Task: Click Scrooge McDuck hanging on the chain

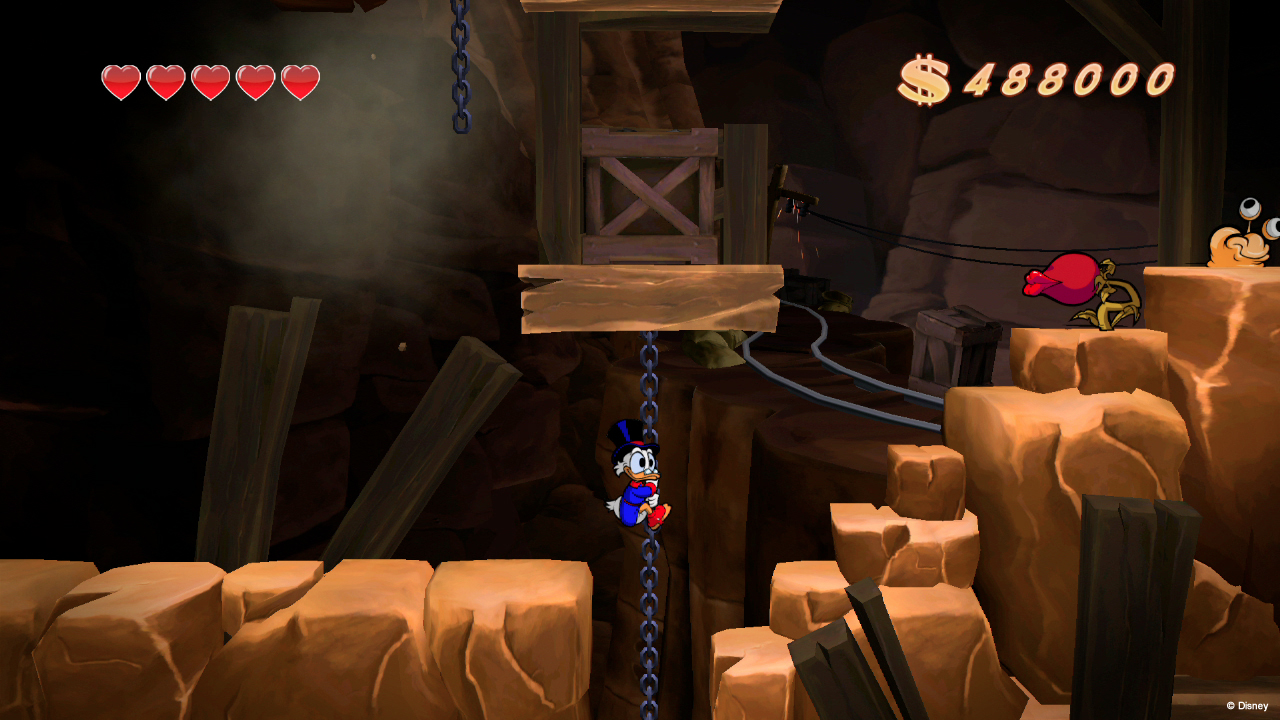Action: click(x=638, y=480)
